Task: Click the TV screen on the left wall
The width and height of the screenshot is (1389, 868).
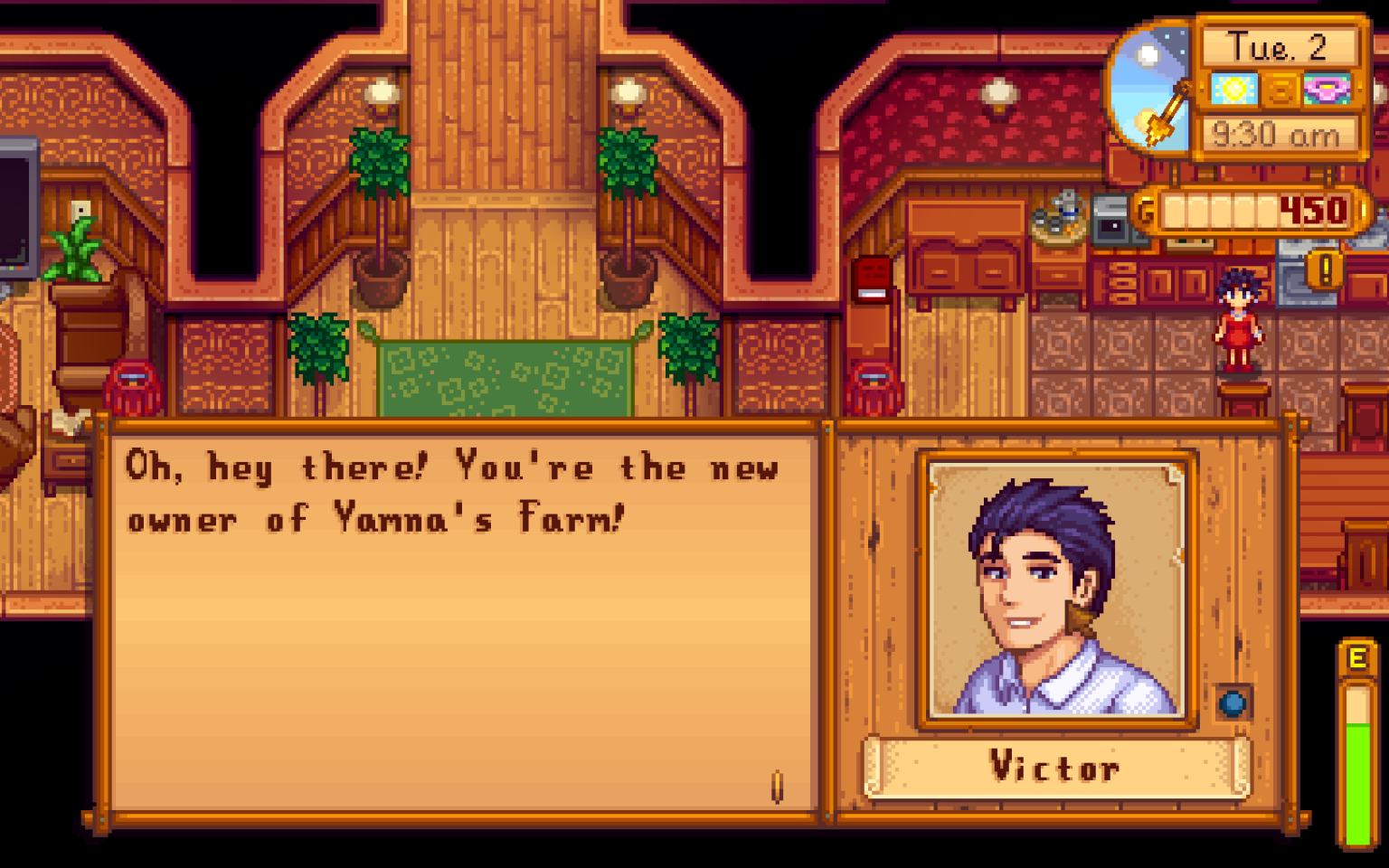Action: coord(11,208)
